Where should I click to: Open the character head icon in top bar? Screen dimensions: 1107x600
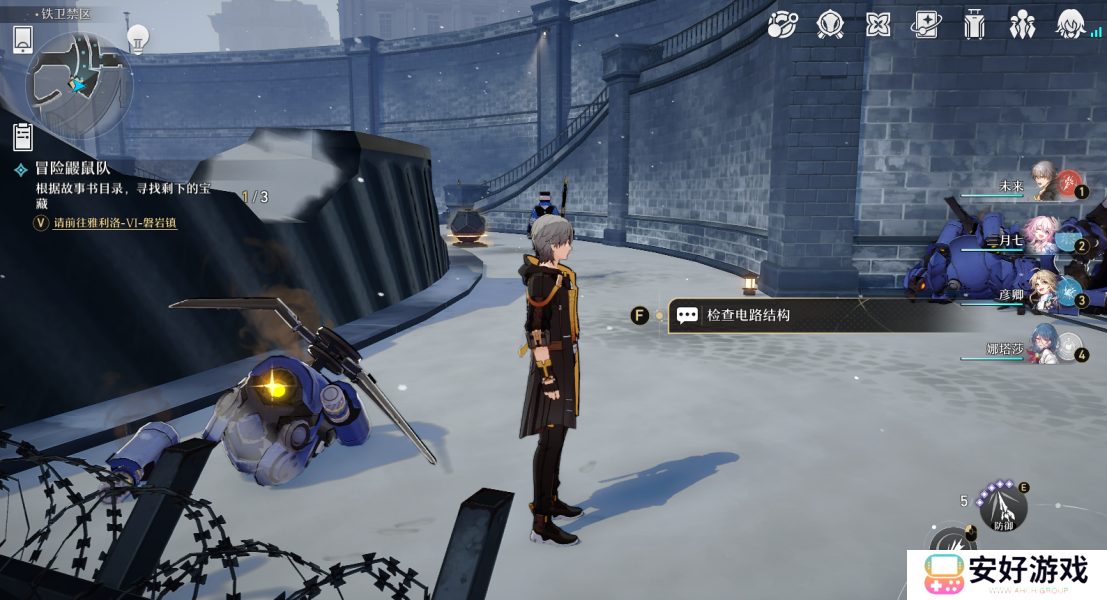(1071, 25)
